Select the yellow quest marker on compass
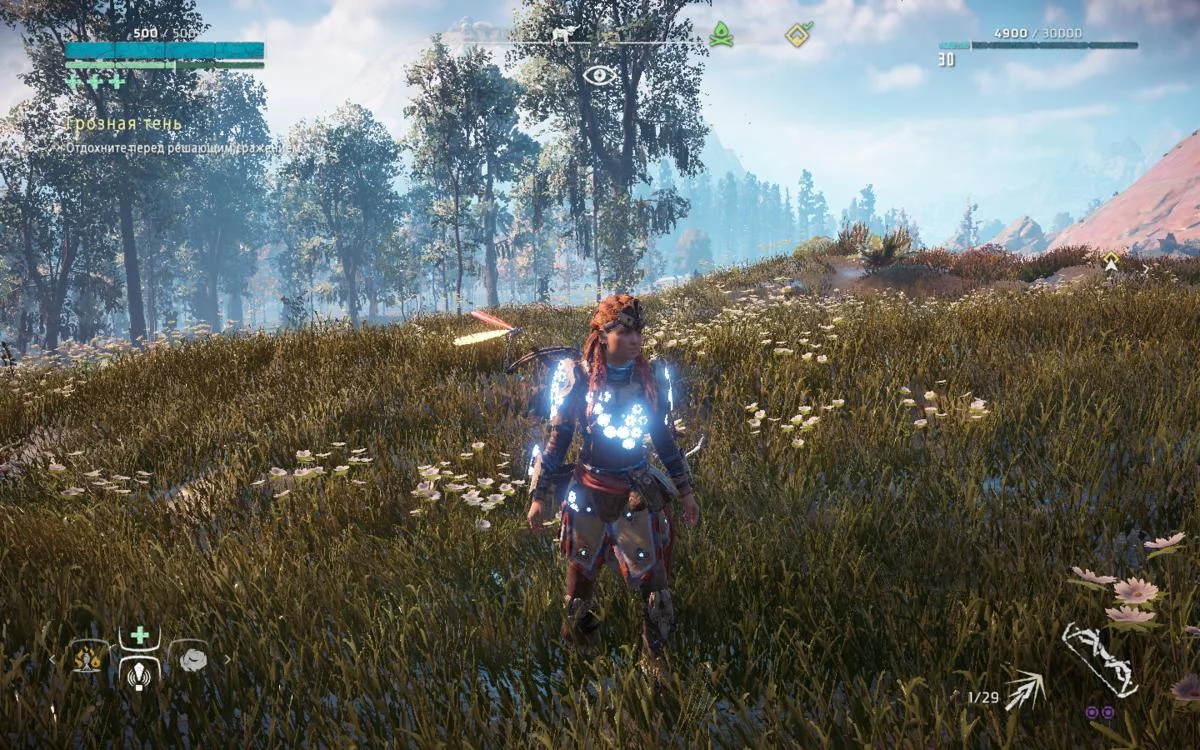This screenshot has width=1200, height=750. (797, 34)
